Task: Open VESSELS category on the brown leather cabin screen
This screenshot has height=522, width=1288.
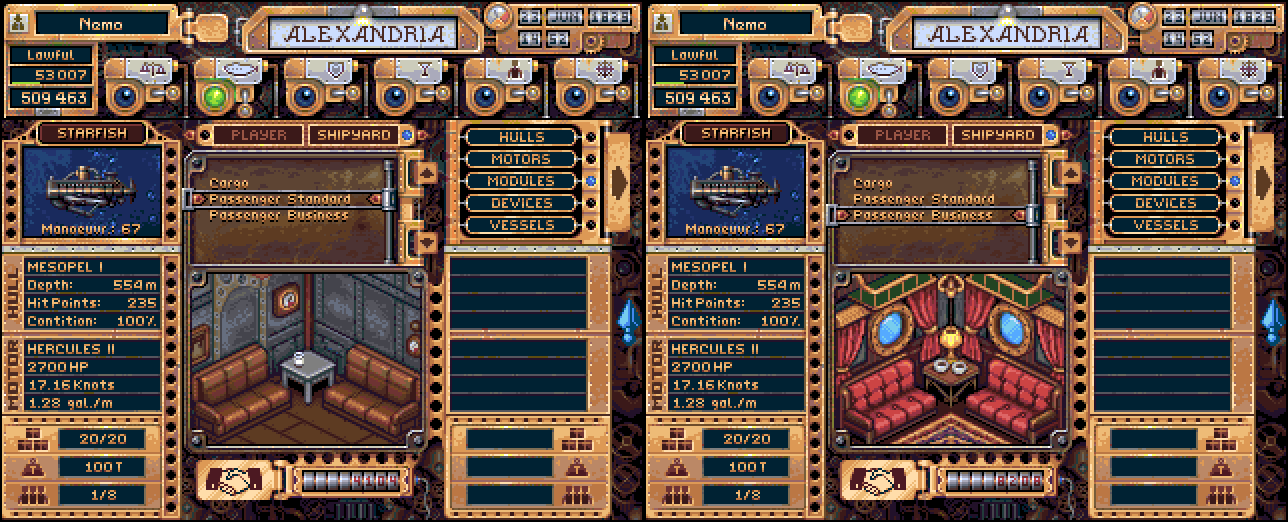Action: pyautogui.click(x=521, y=225)
